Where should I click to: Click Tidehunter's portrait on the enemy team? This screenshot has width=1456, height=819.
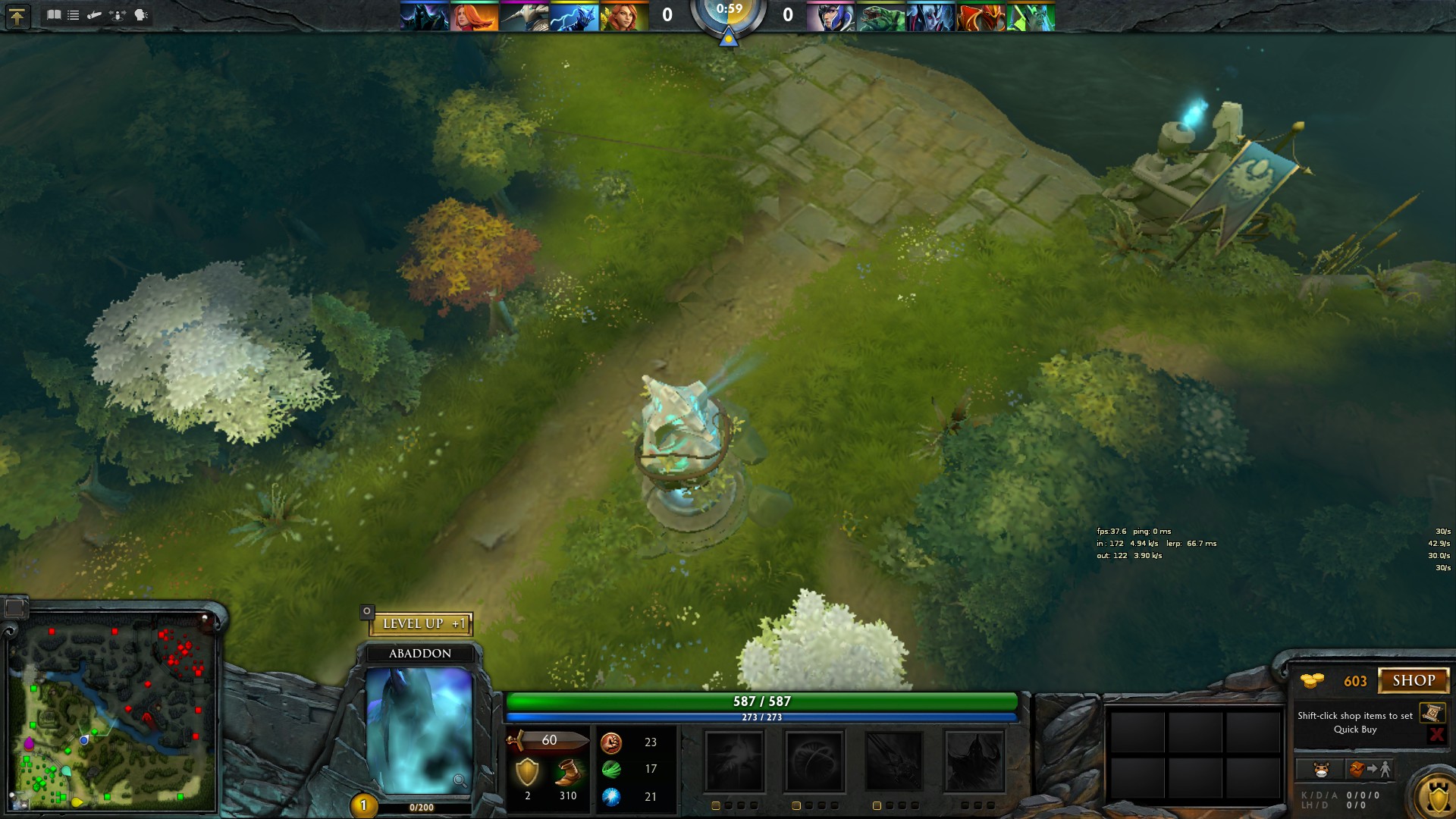click(x=881, y=17)
